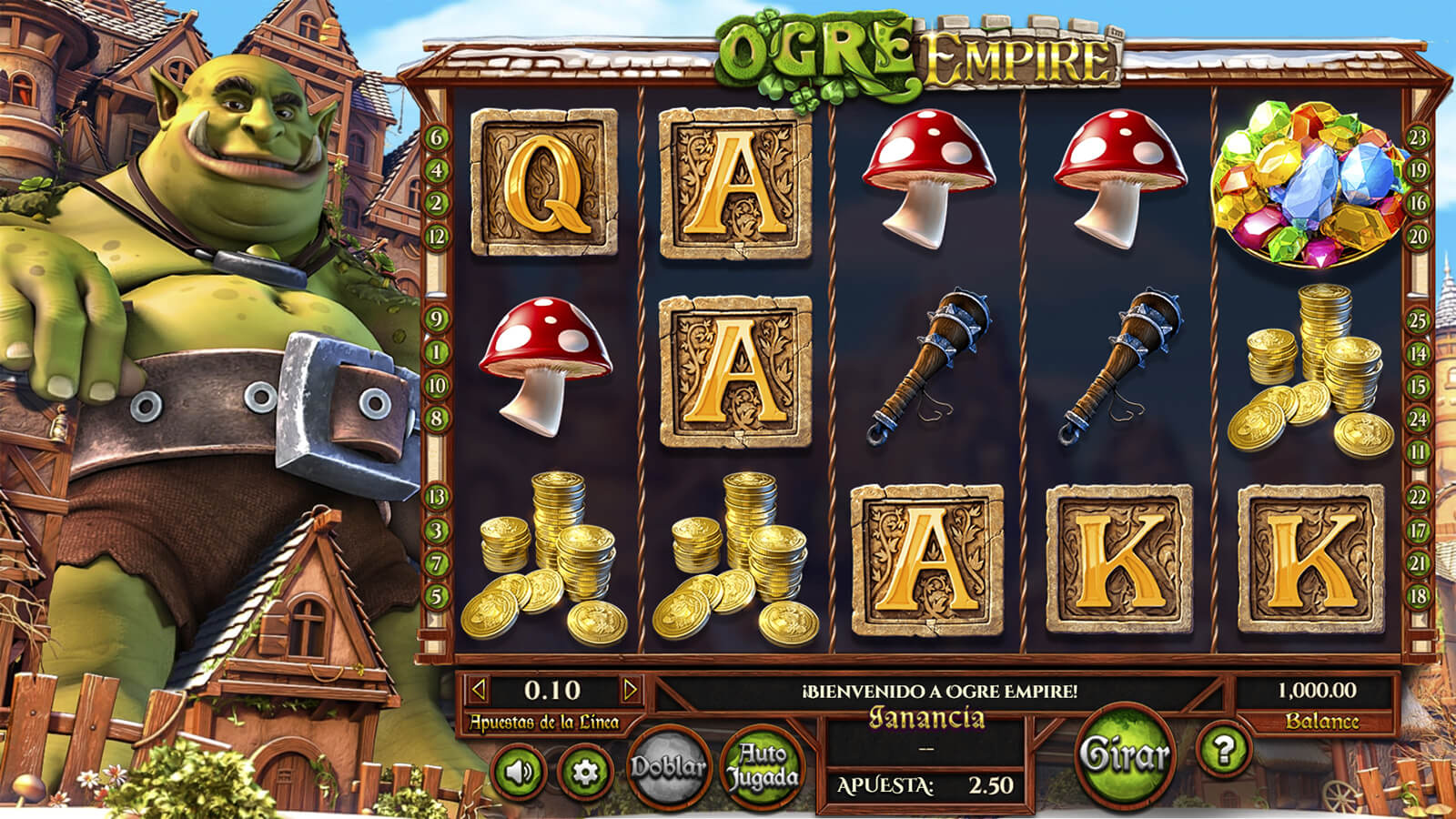Click the Doblar double-up button

pyautogui.click(x=669, y=767)
